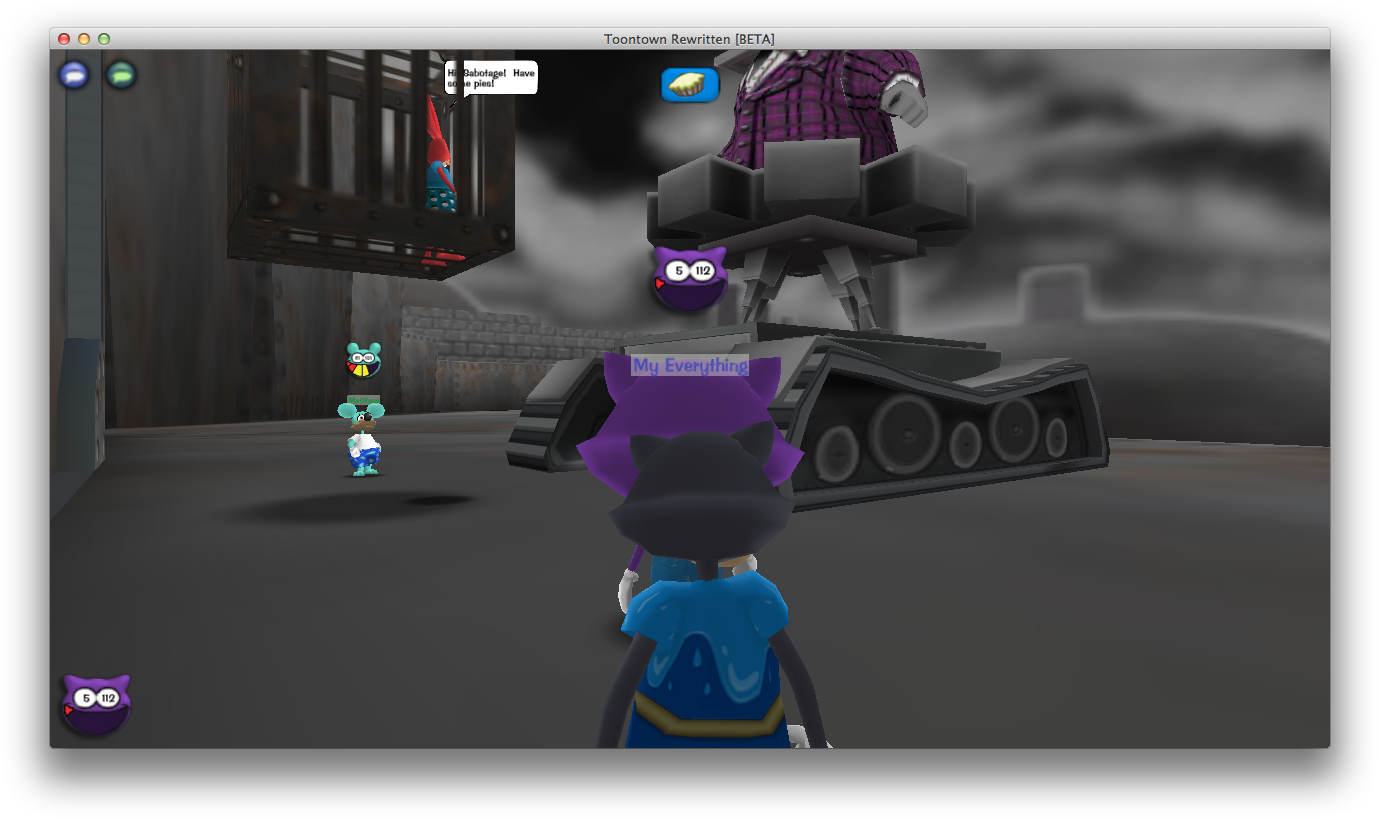
Task: Click the nametag reading My Everything
Action: 688,367
